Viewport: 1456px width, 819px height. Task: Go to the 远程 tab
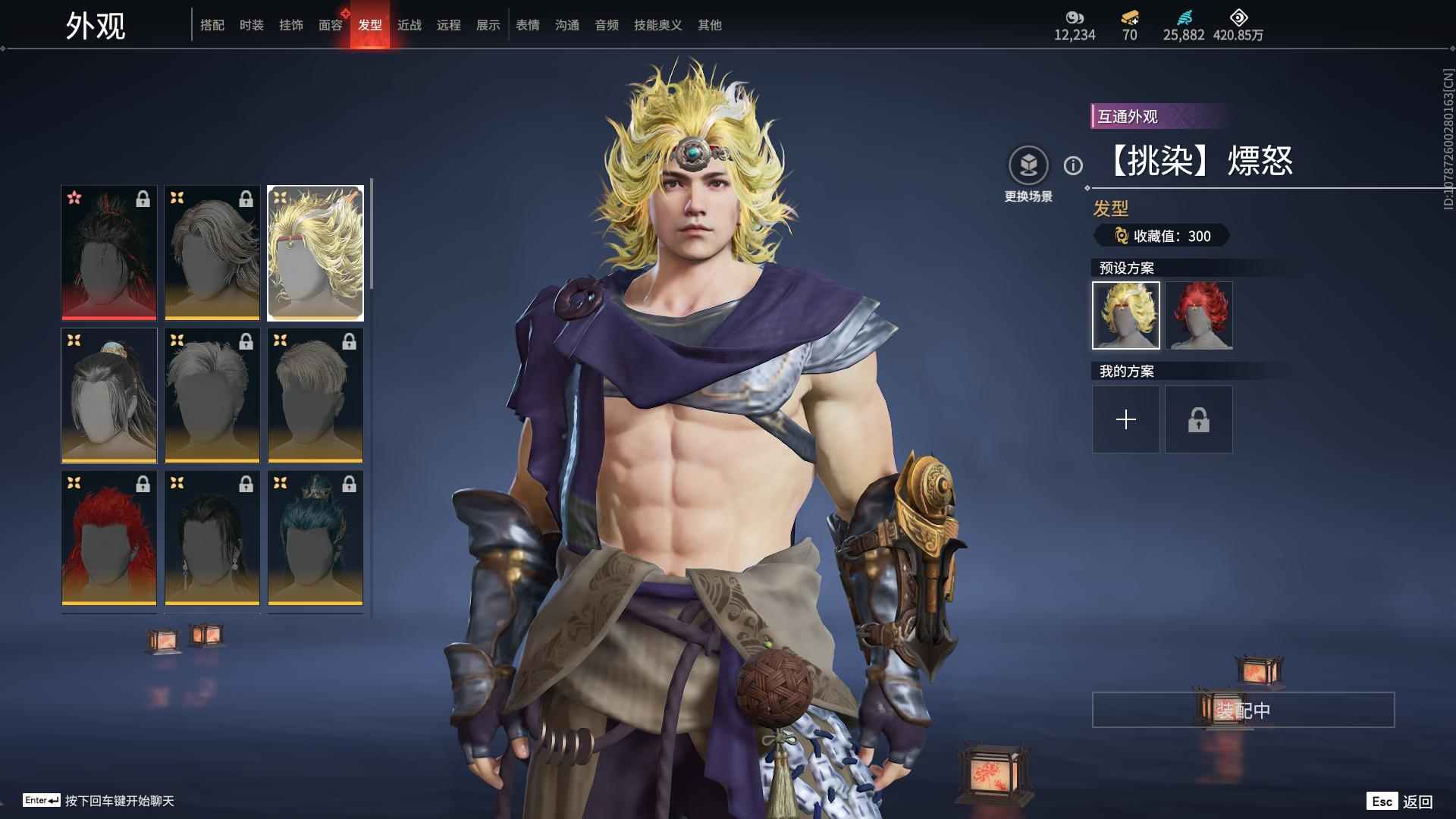pos(449,25)
